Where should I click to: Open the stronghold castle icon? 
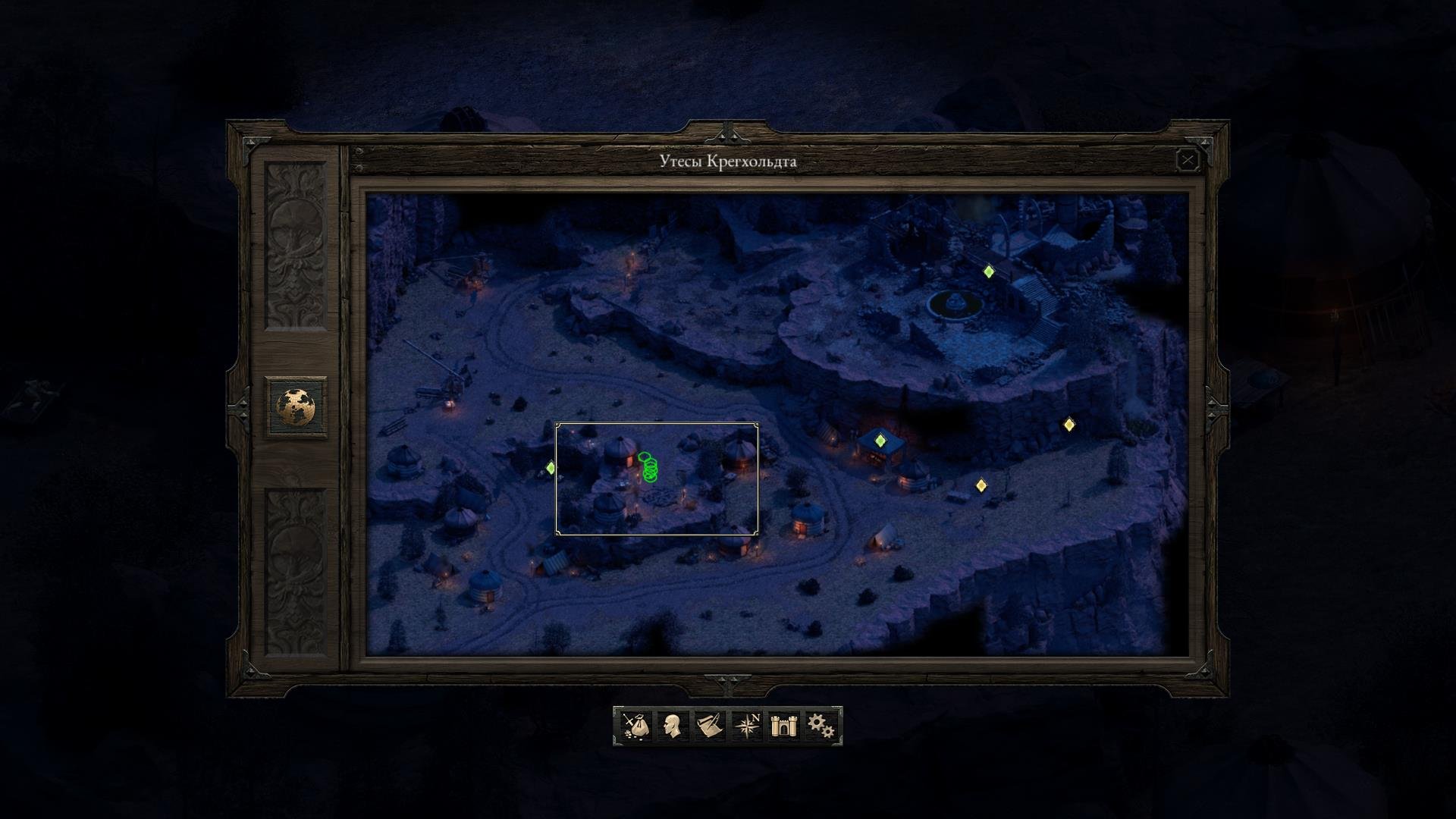tap(782, 726)
